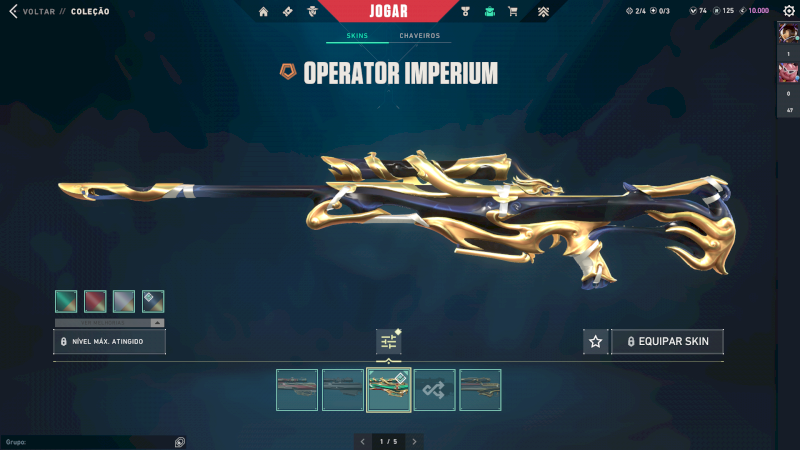800x450 pixels.
Task: Switch to the Chaveiros tab
Action: tap(419, 36)
